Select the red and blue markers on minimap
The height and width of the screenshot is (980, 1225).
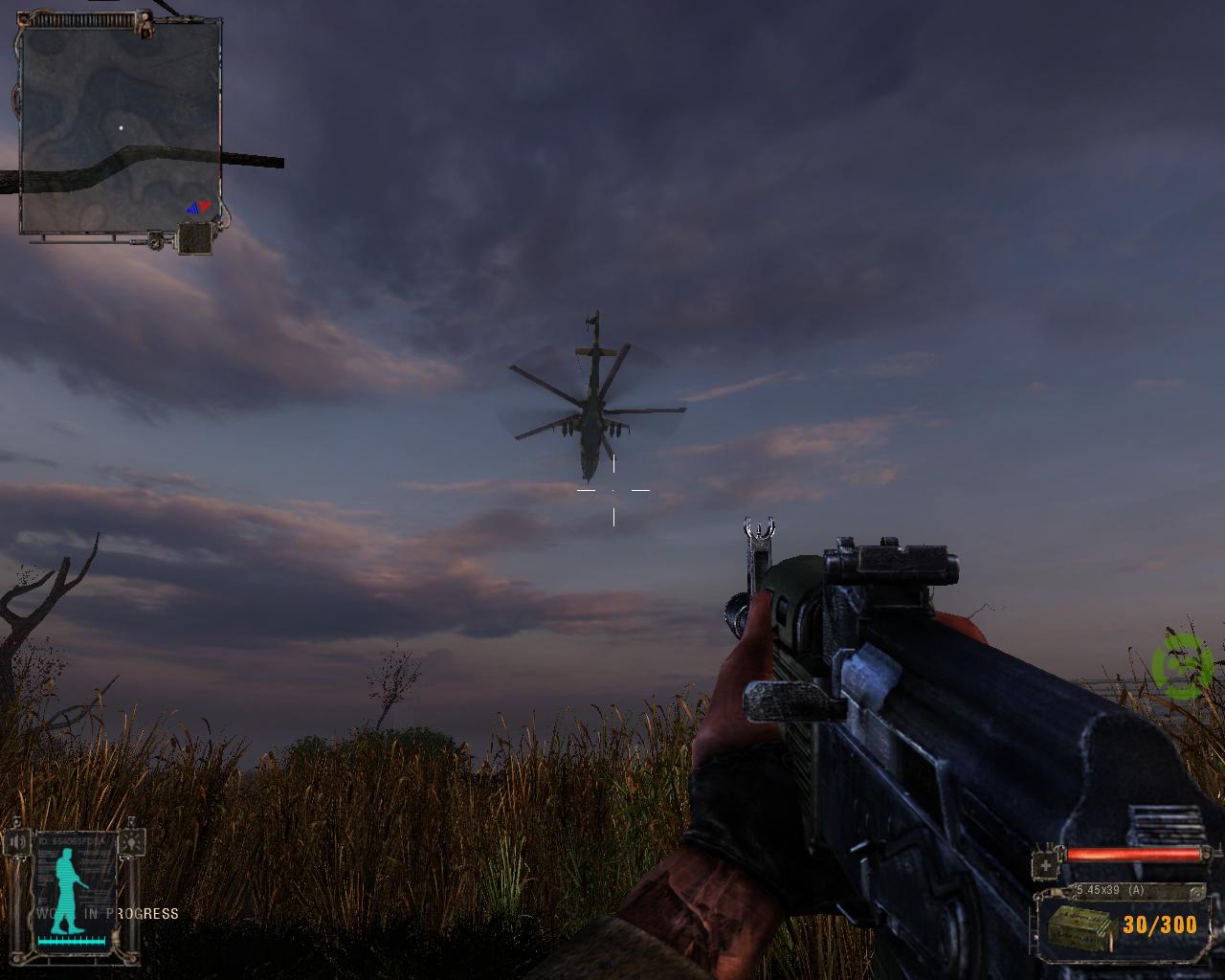pos(198,206)
